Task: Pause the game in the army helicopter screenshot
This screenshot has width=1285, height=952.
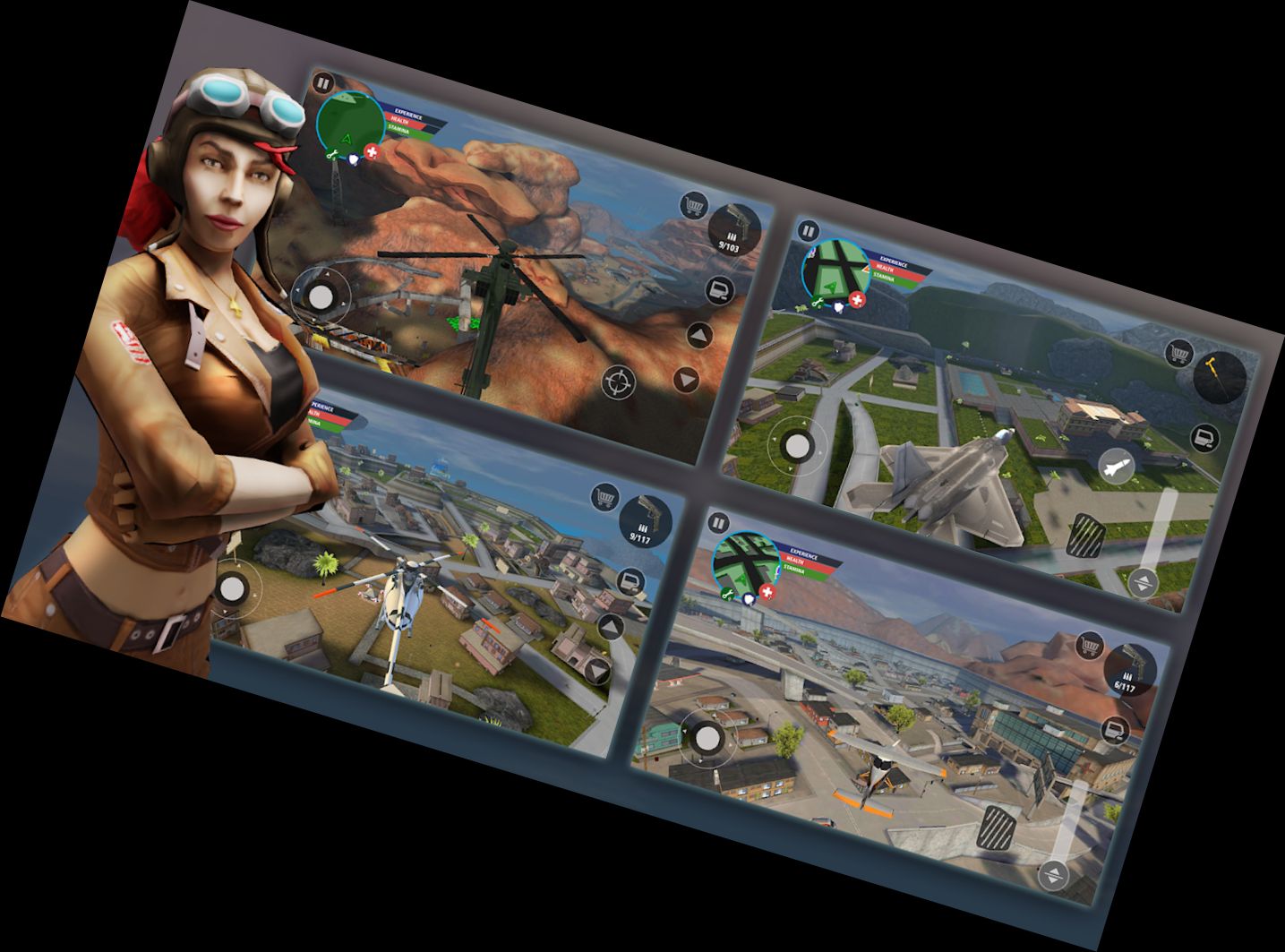Action: tap(323, 84)
